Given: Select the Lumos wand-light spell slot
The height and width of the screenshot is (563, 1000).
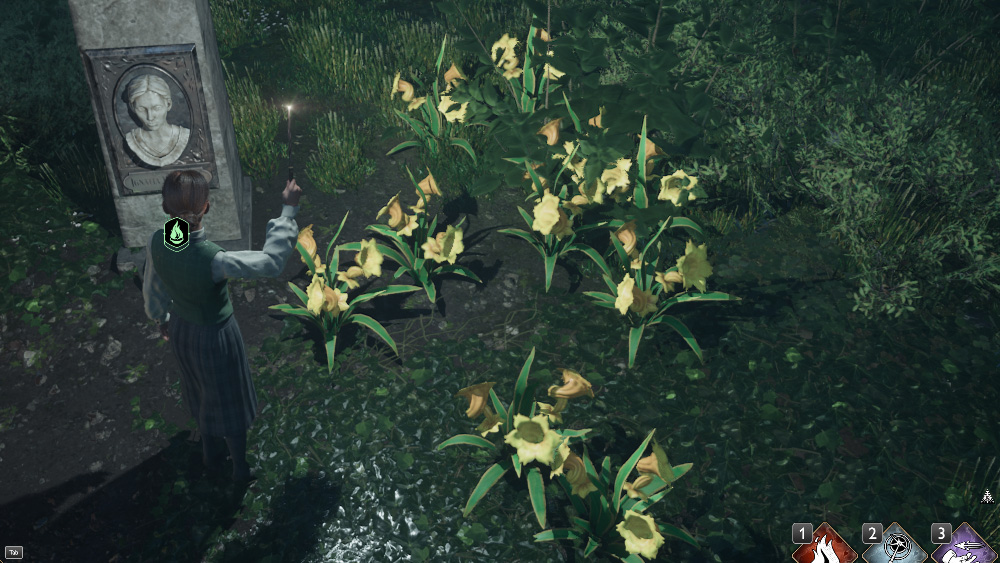Looking at the screenshot, I should point(895,546).
